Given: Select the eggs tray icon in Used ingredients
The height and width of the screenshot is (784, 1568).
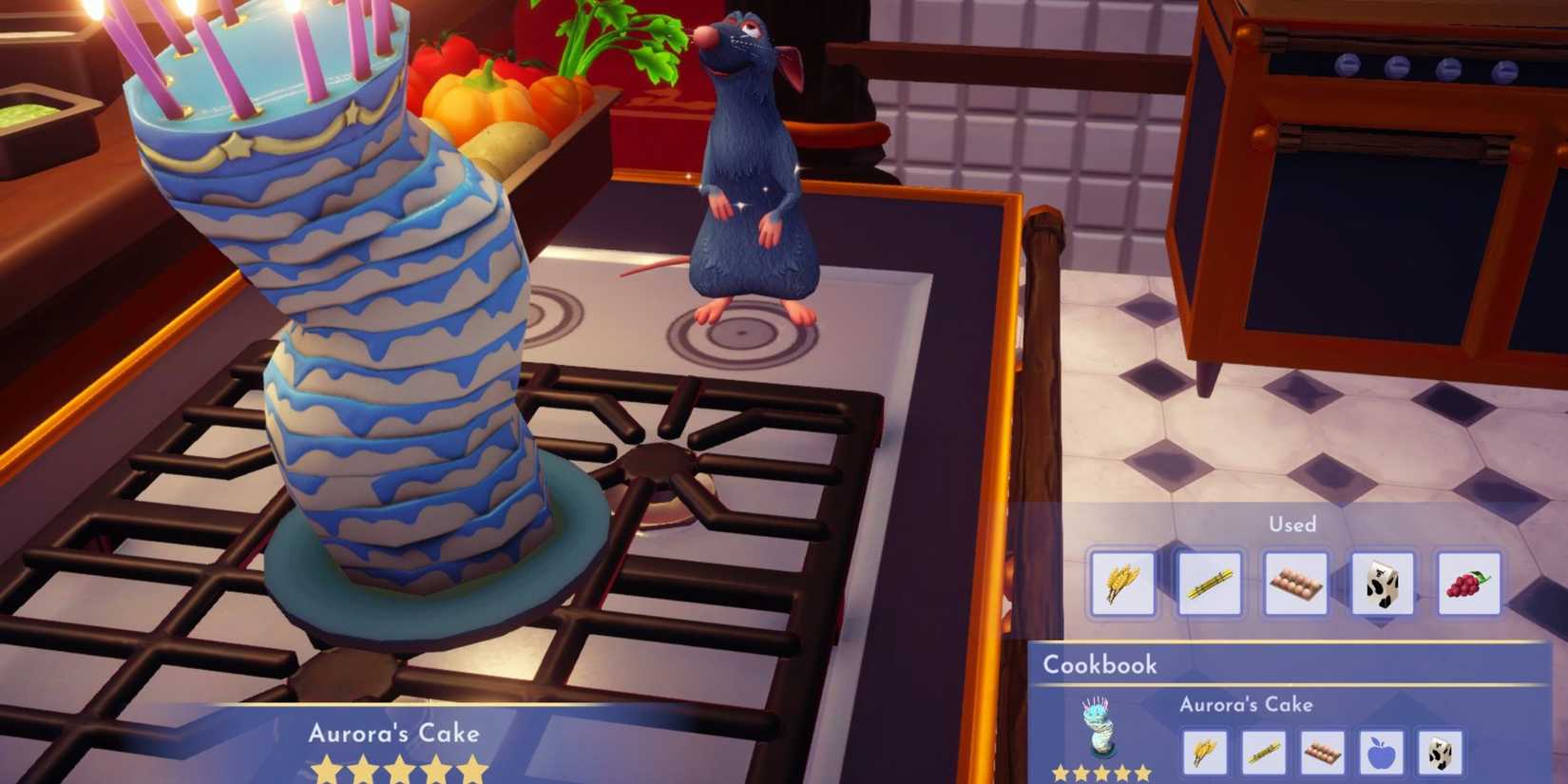Looking at the screenshot, I should click(1293, 583).
